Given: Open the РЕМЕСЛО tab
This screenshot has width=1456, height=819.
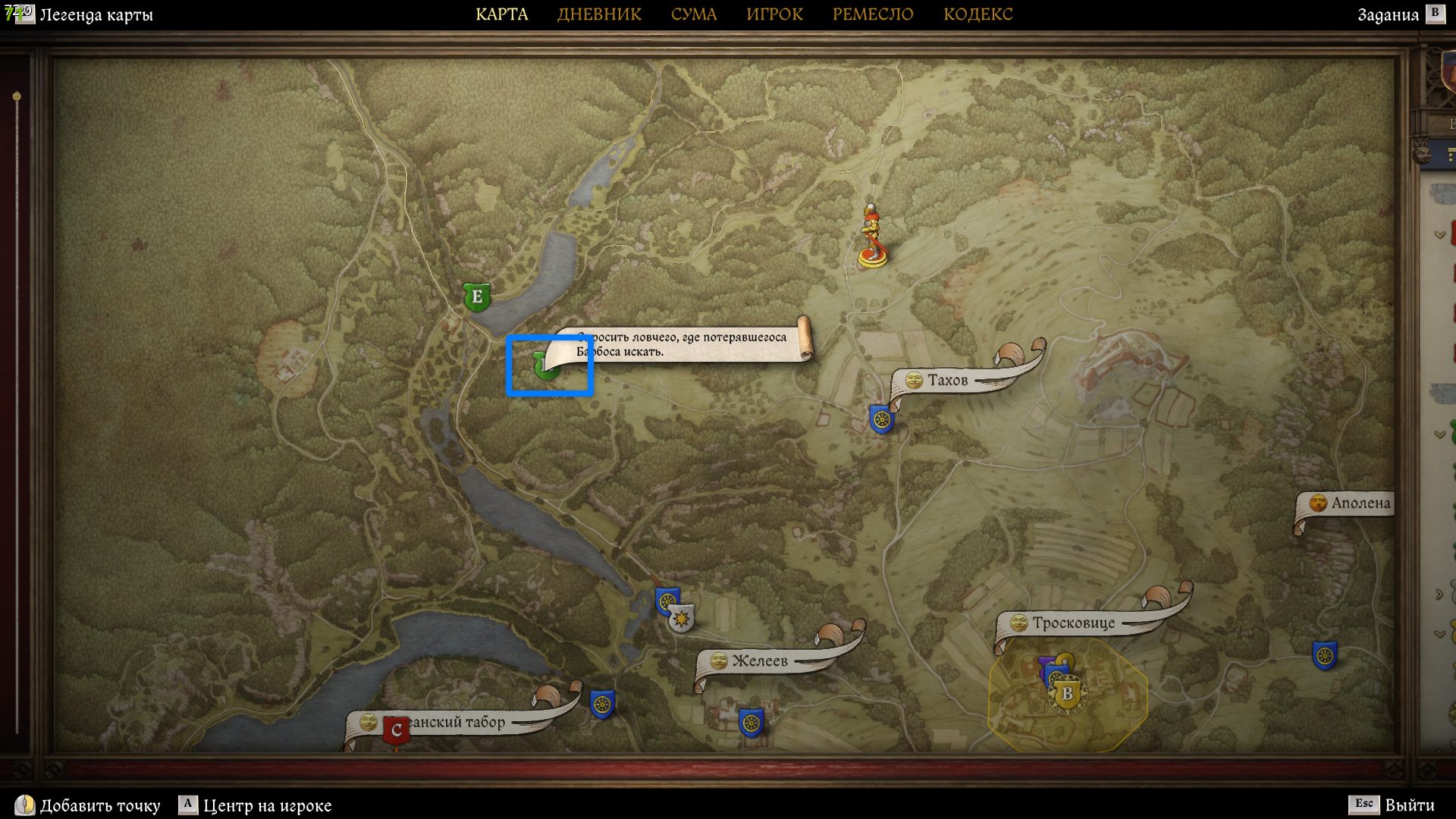Looking at the screenshot, I should [x=873, y=14].
